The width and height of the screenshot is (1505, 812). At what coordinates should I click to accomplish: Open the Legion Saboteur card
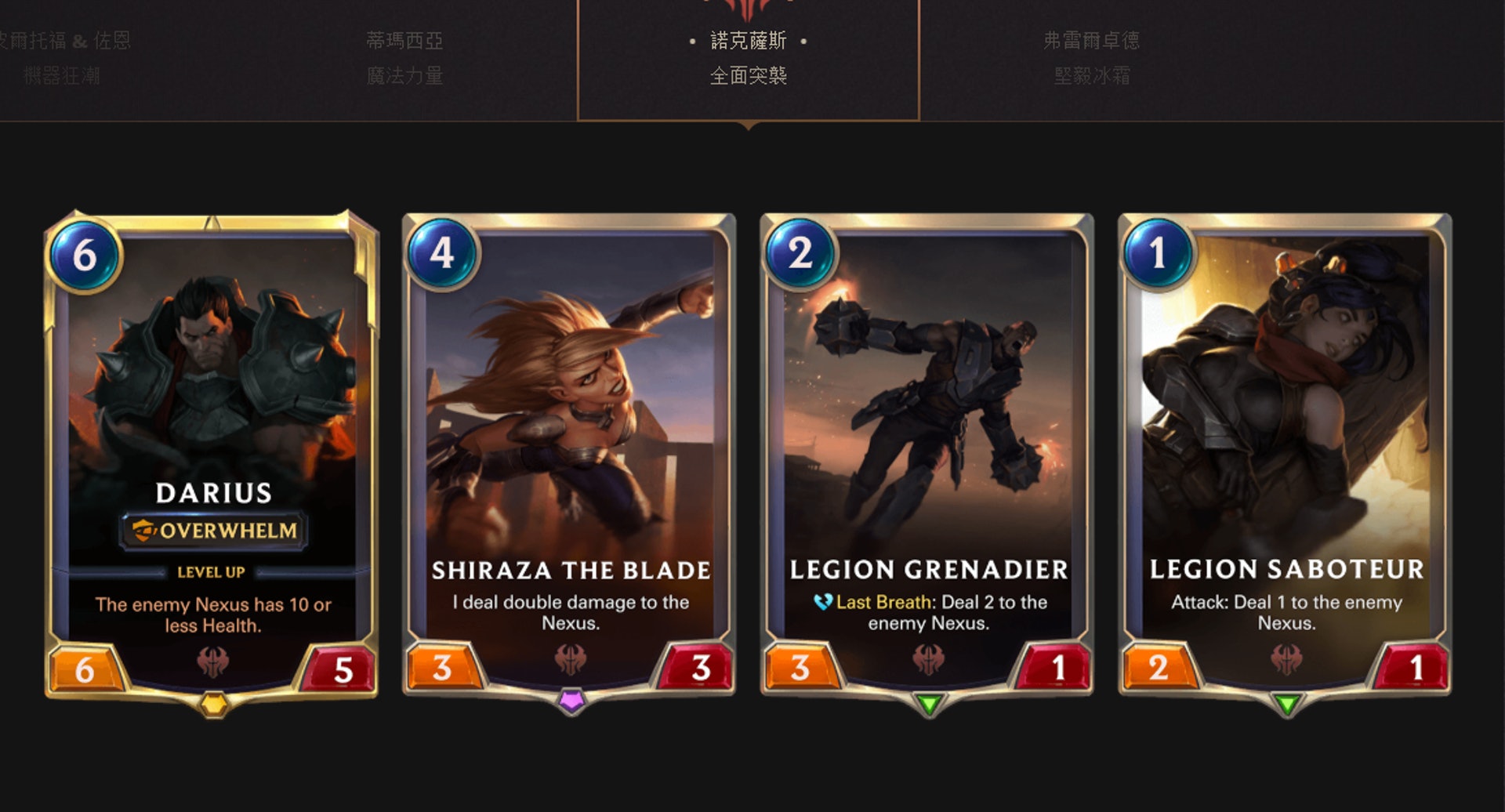tap(1286, 455)
